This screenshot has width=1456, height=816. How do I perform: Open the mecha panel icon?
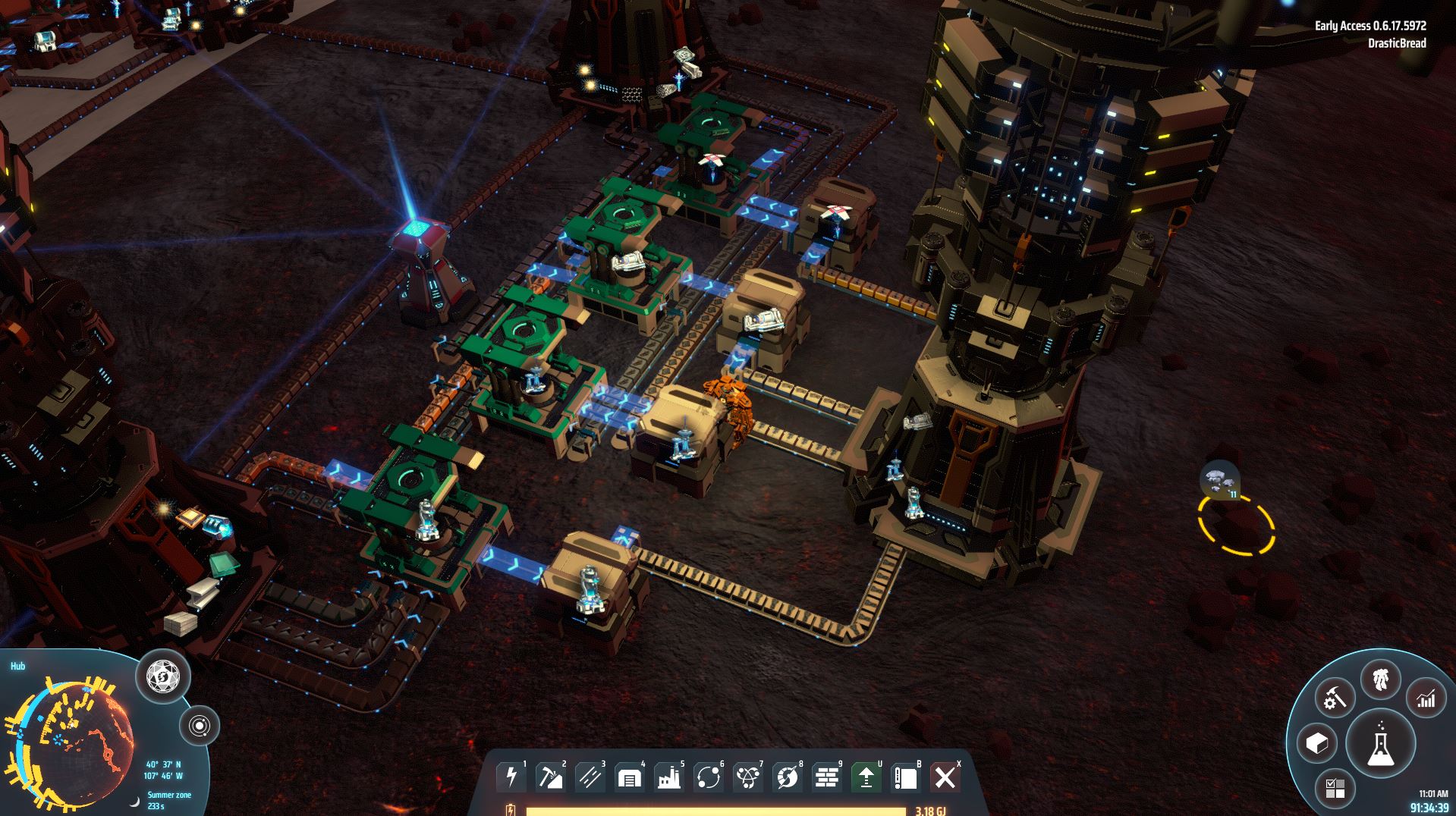point(1380,680)
